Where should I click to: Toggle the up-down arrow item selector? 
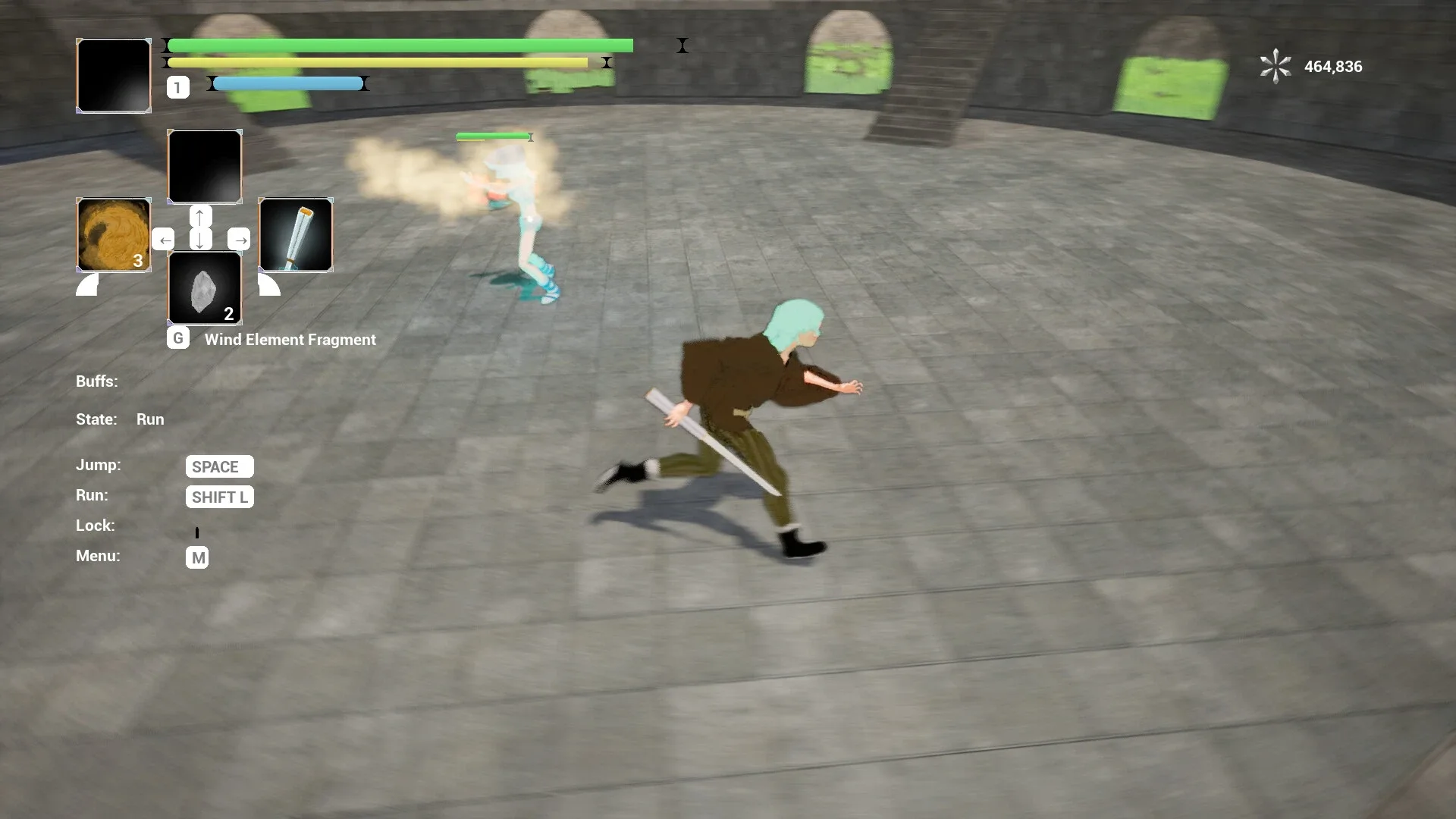coord(199,227)
